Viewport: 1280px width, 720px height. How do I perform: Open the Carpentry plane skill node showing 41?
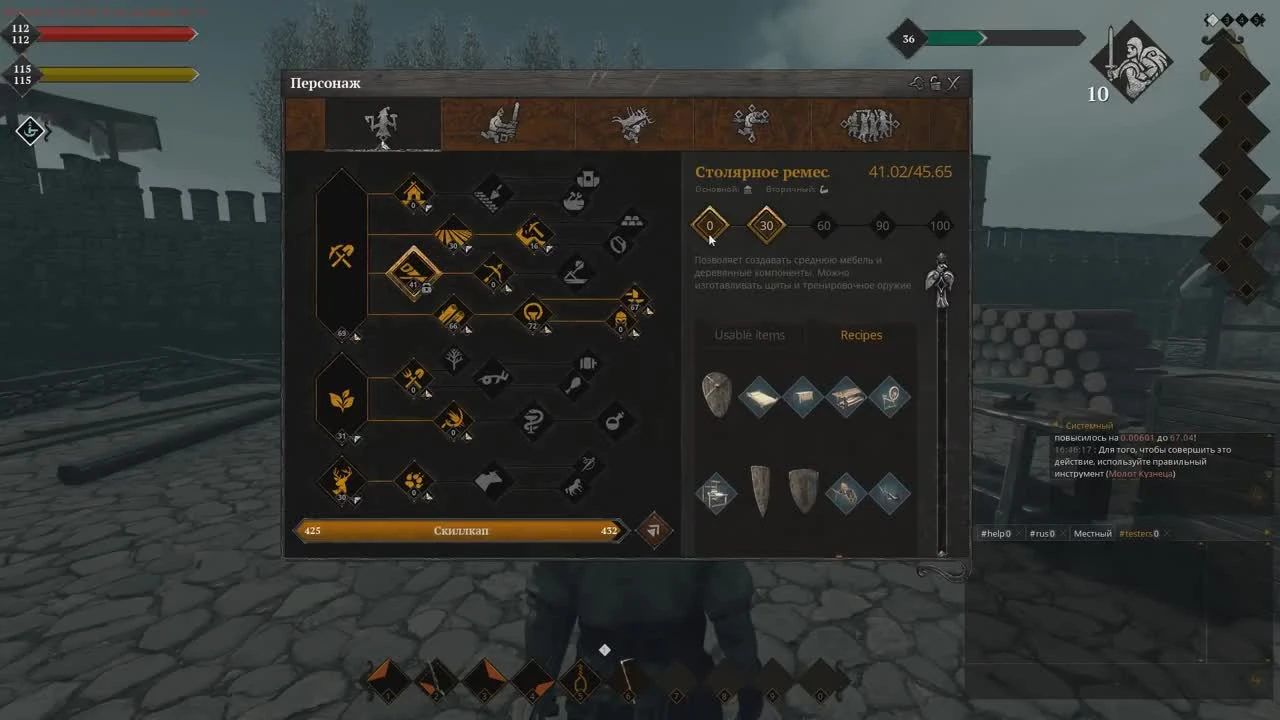click(x=412, y=270)
